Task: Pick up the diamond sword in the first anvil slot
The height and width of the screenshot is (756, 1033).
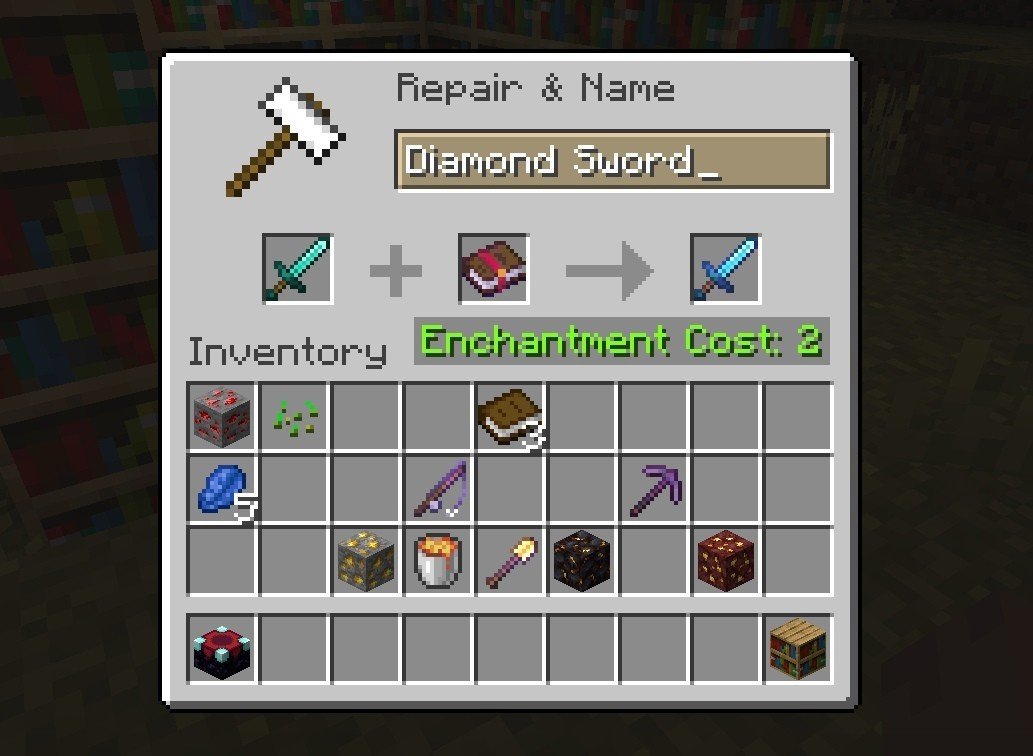Action: 297,269
